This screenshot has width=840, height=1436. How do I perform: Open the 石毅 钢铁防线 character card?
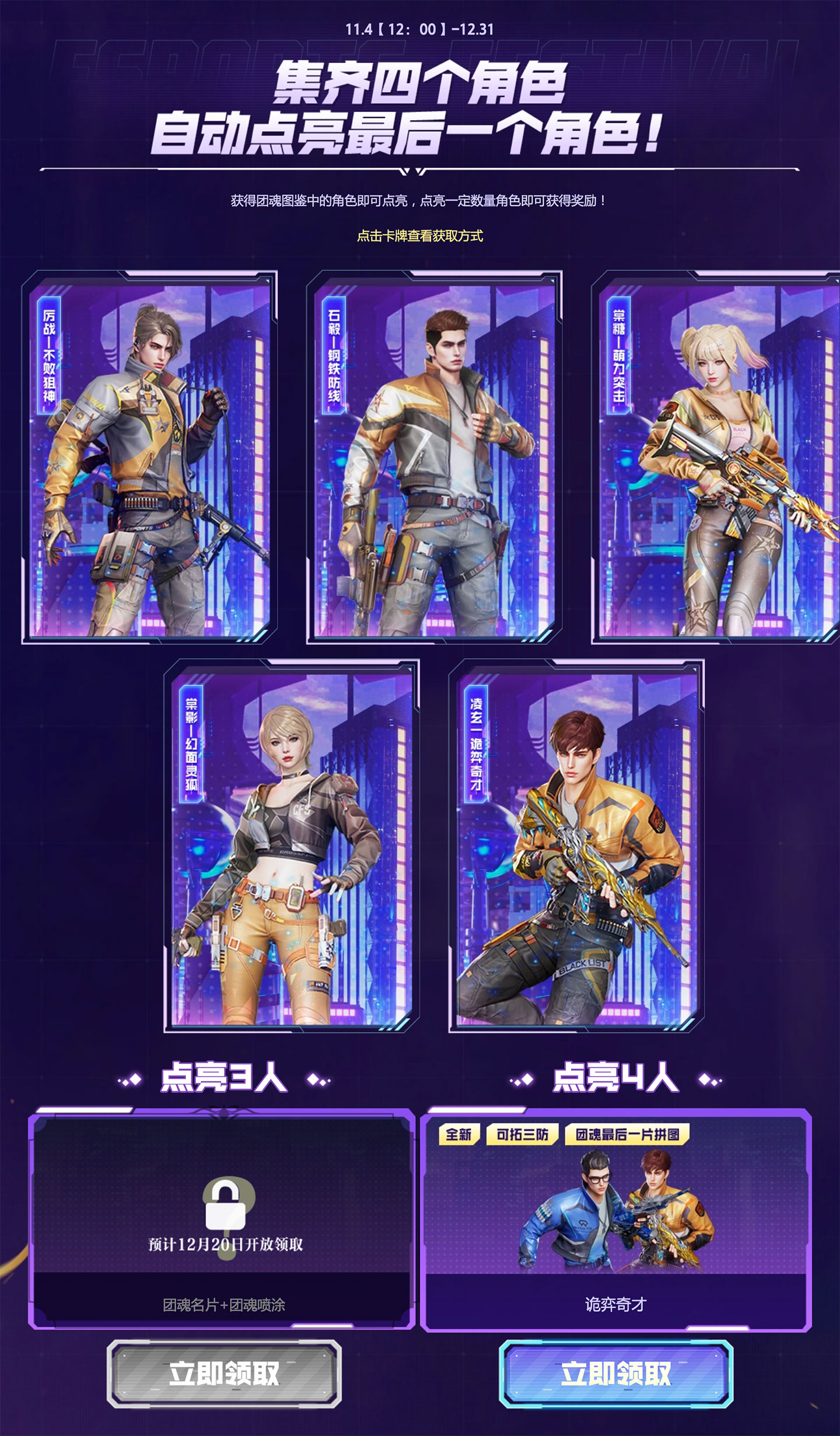434,457
